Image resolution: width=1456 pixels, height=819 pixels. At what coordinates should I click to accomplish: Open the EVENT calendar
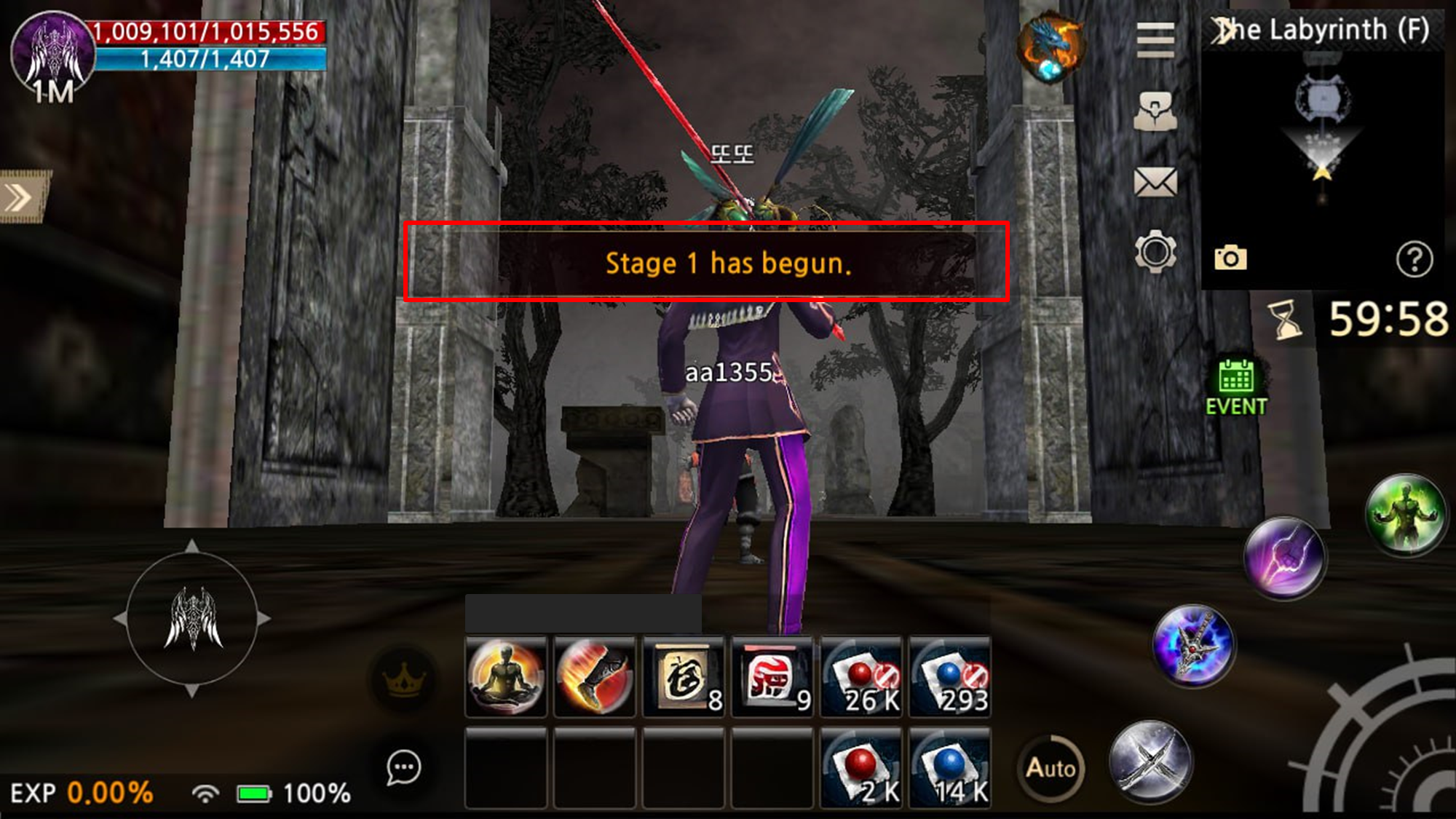pos(1236,388)
